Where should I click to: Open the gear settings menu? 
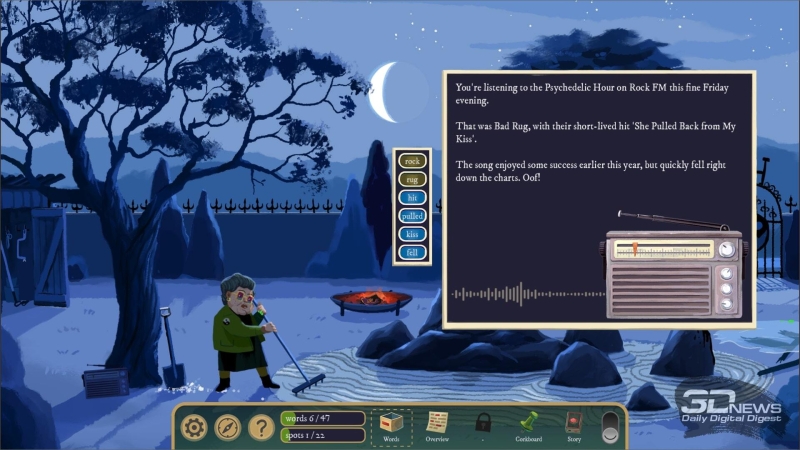click(x=193, y=428)
